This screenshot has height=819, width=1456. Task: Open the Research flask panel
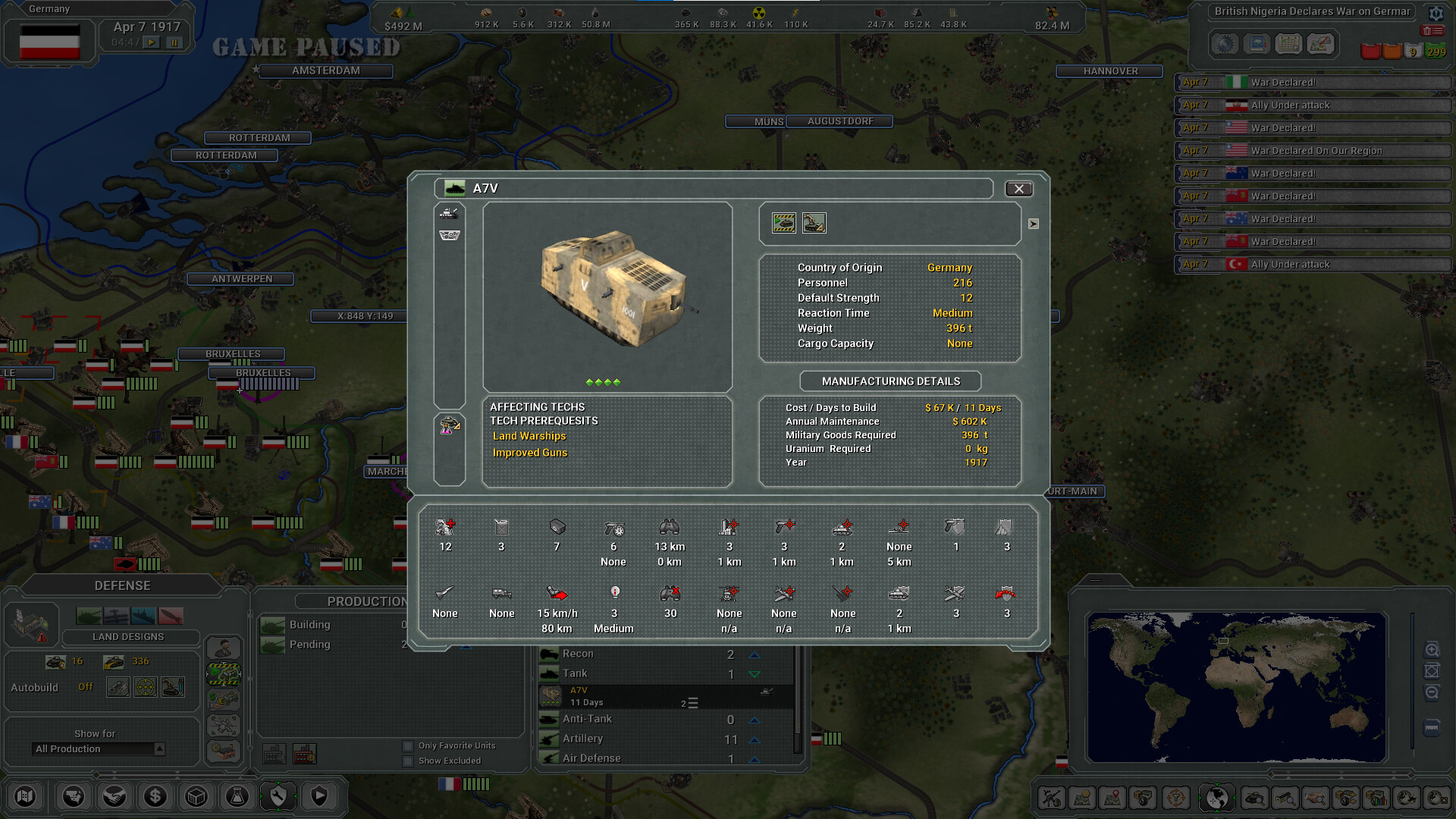[x=237, y=796]
